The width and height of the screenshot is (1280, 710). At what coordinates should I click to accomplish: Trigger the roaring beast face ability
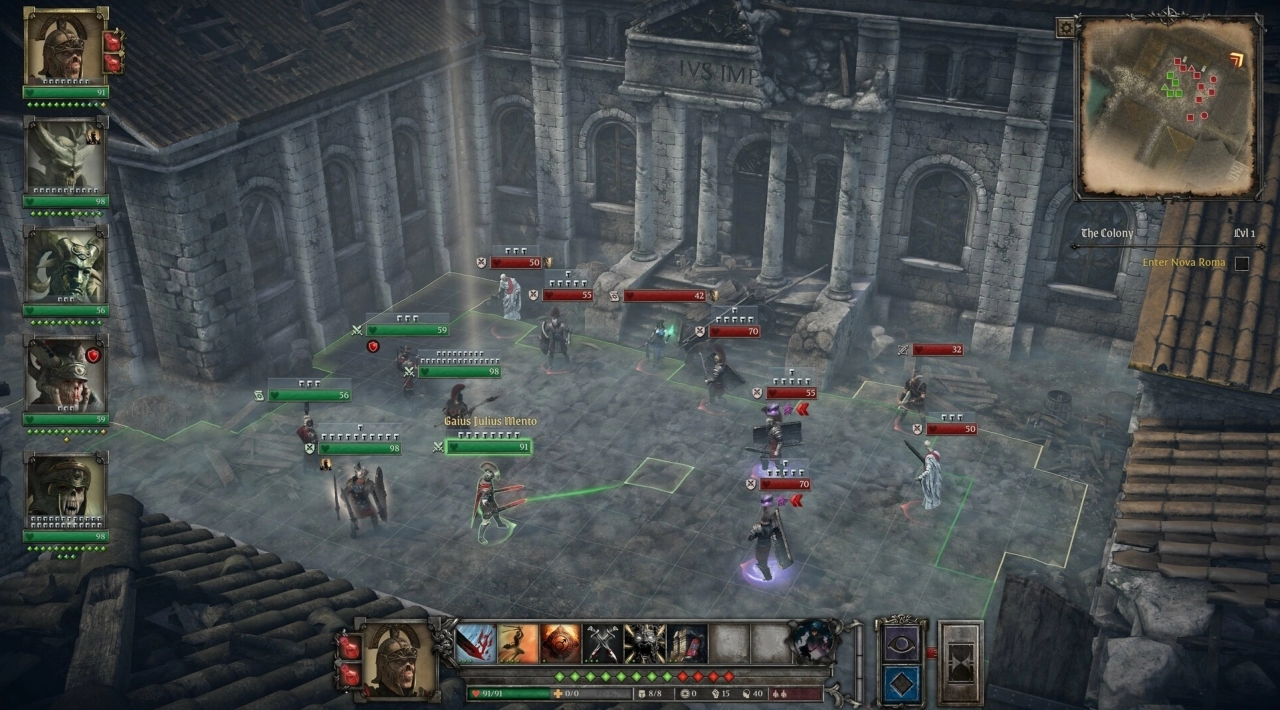645,644
